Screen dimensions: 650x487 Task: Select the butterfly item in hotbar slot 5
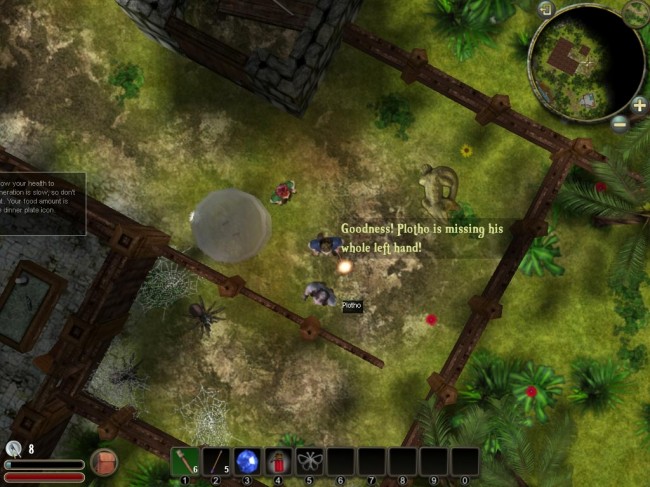309,461
